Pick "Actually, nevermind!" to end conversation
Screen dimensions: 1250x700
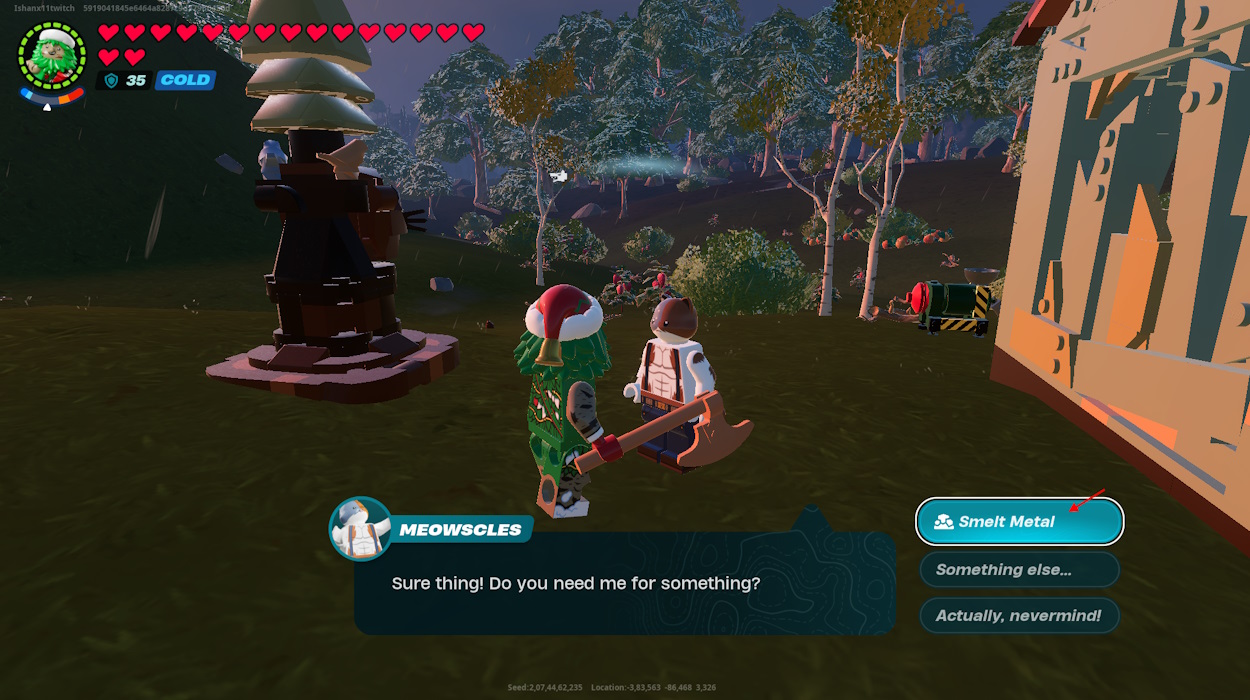(1019, 615)
